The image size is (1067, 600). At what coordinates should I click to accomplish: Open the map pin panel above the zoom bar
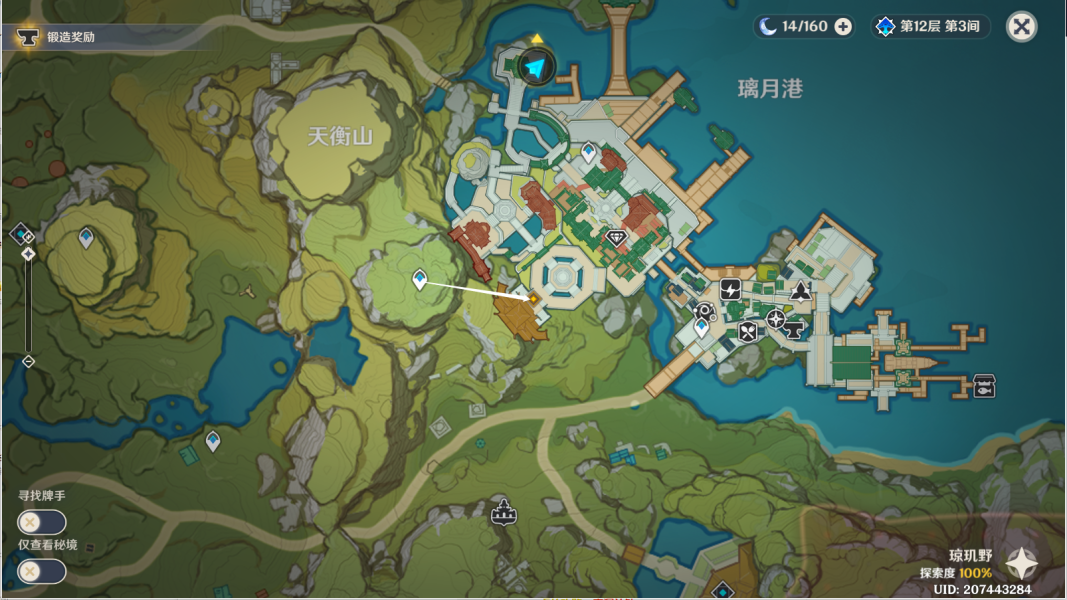22,235
